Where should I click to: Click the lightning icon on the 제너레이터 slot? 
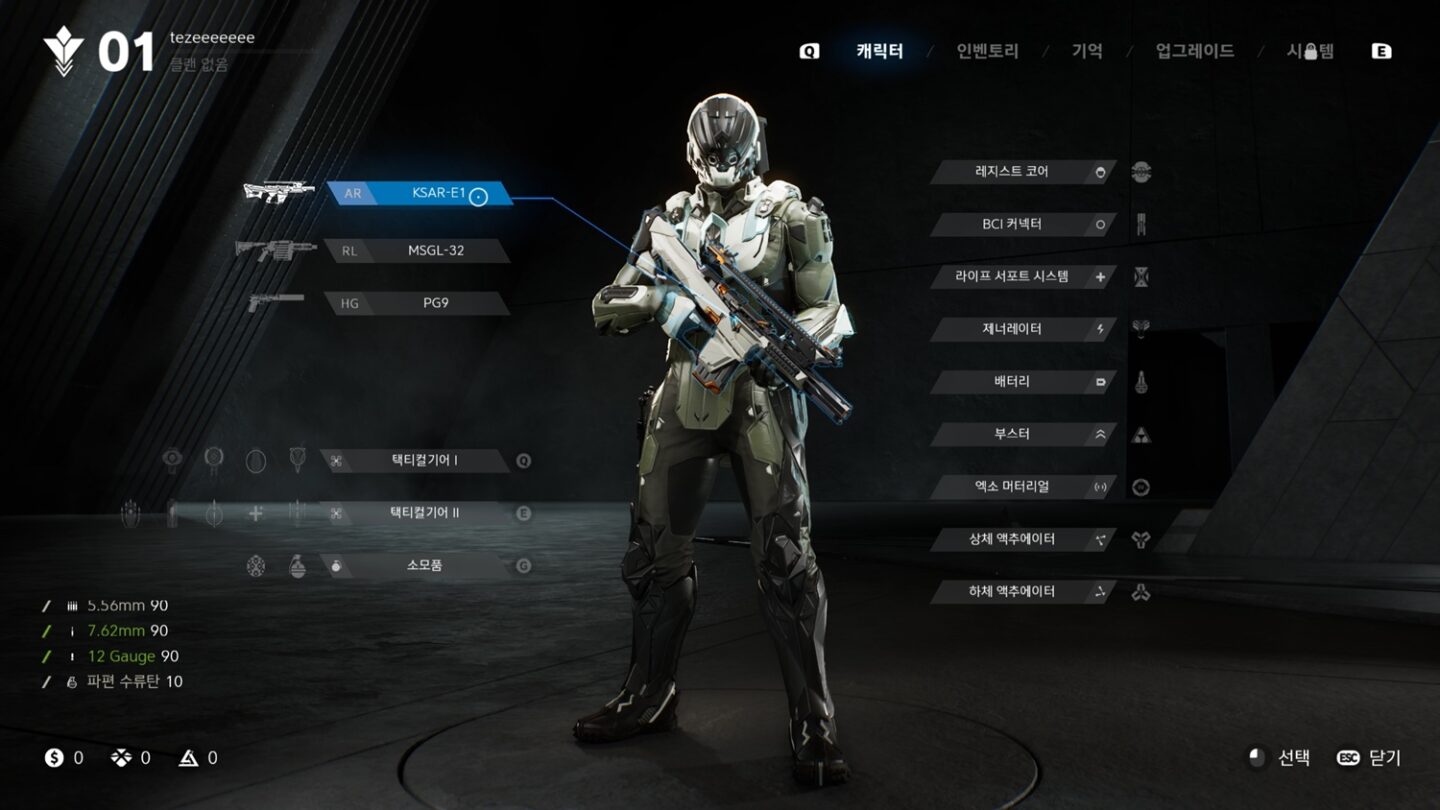point(1099,329)
